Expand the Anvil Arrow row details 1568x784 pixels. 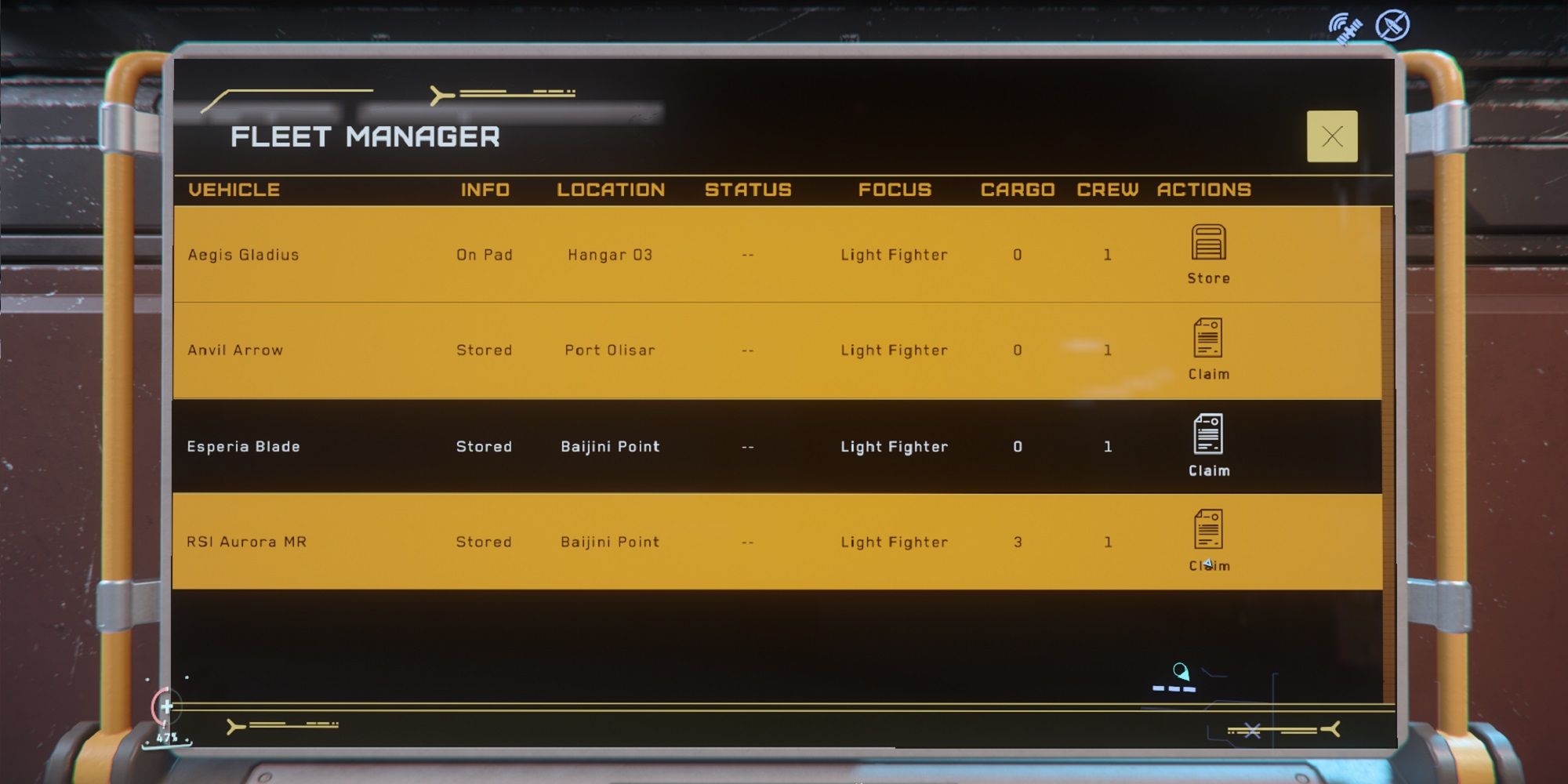click(x=549, y=350)
